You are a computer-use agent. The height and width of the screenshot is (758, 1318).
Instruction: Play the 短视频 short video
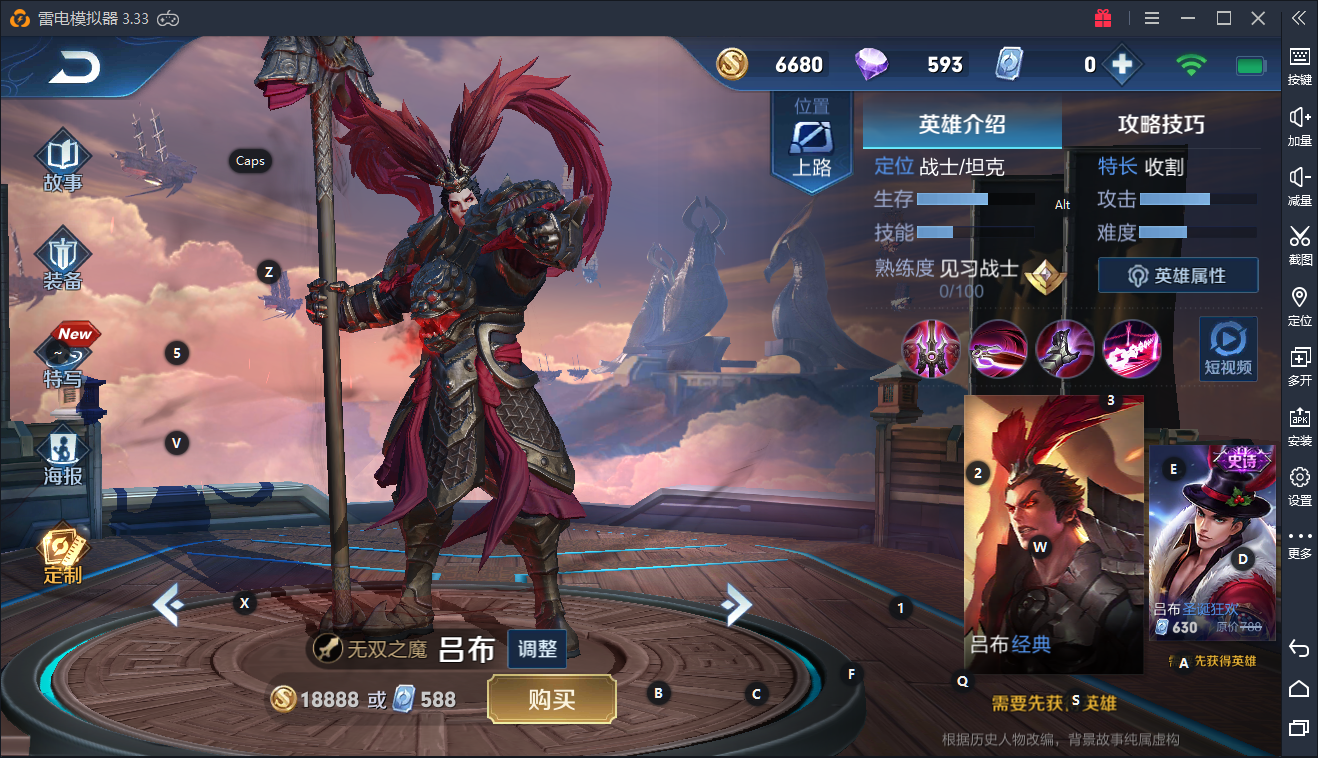tap(1228, 349)
